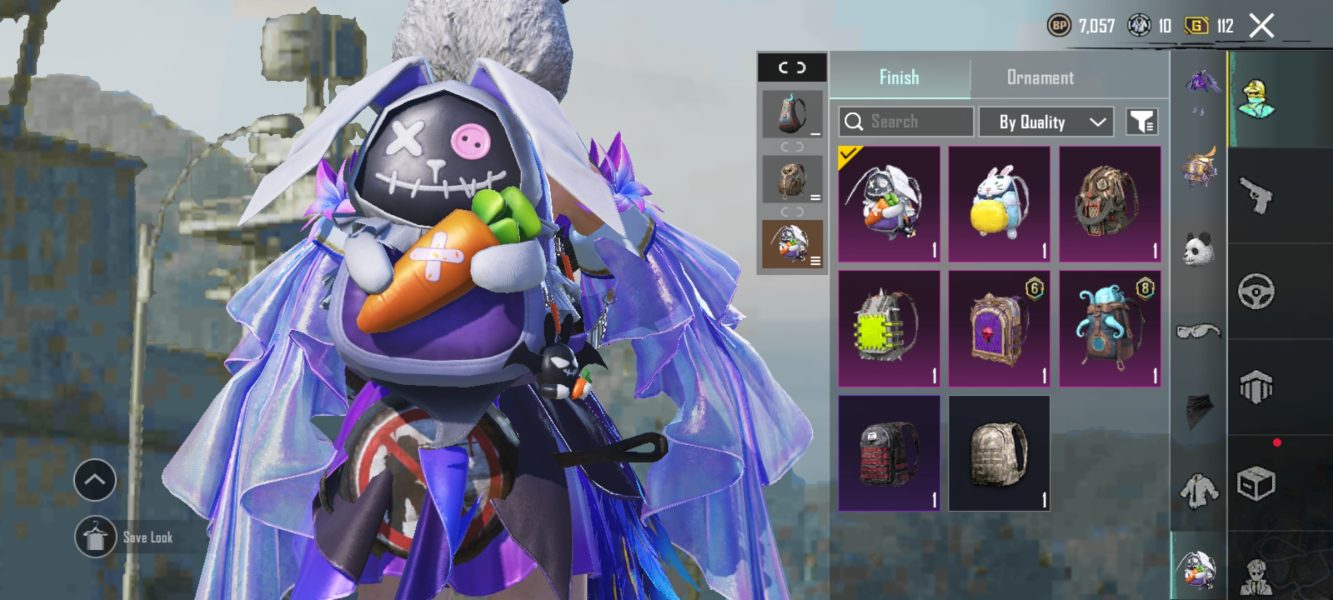
Task: Pick the red and black backpack
Action: click(889, 453)
